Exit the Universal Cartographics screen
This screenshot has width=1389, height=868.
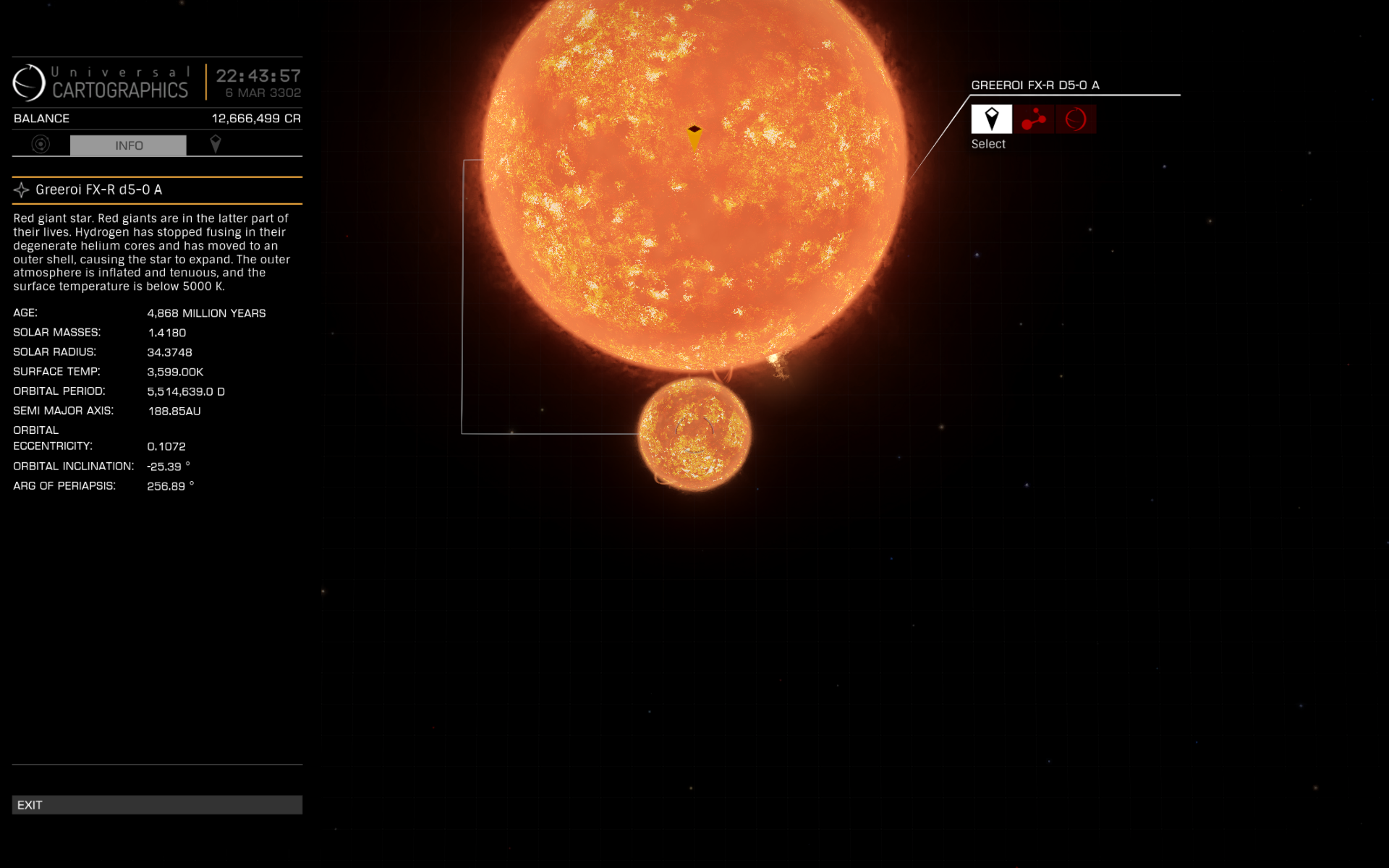coord(156,804)
